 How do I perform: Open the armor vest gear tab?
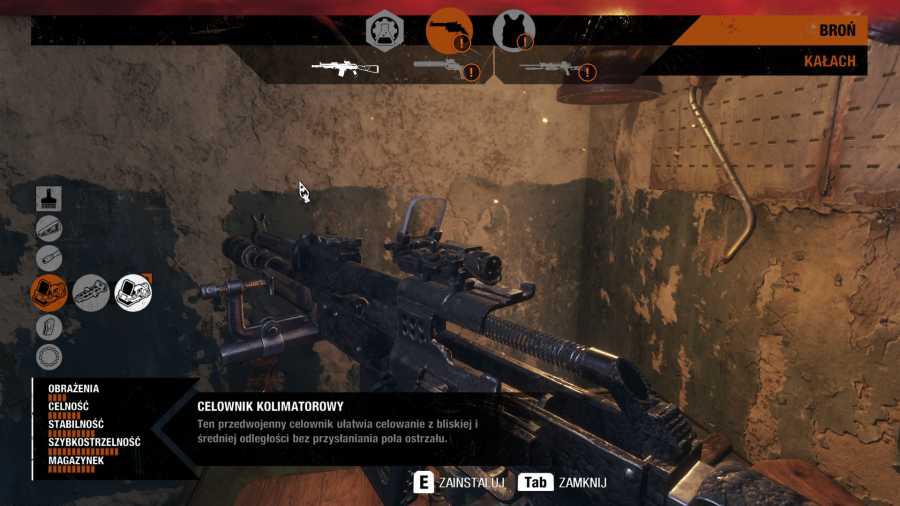[x=513, y=31]
